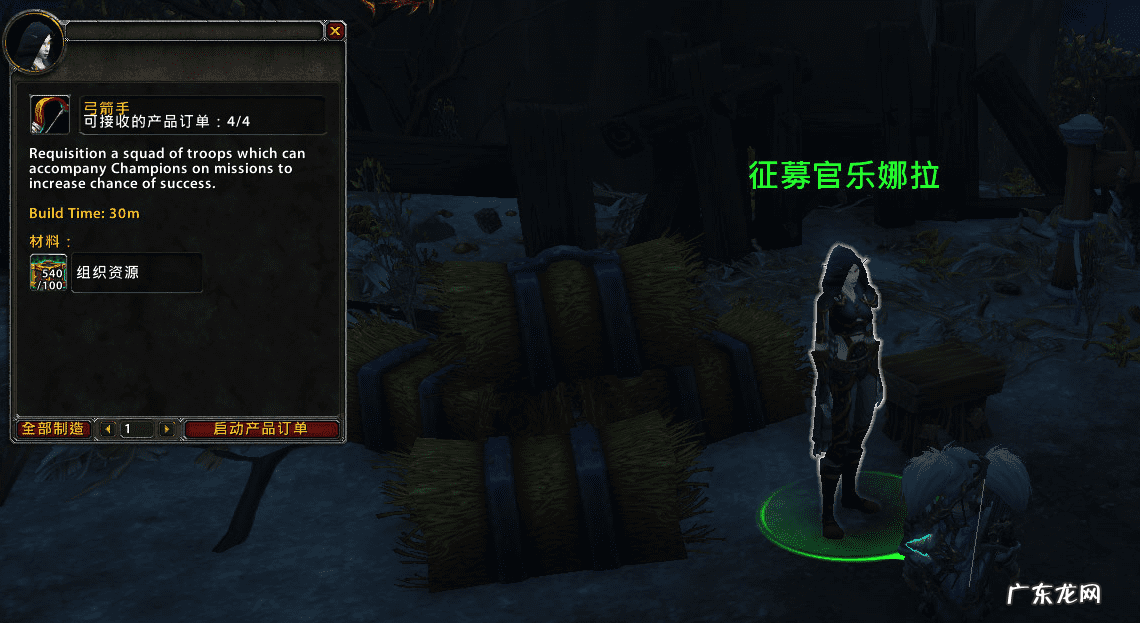
Task: Increase order quantity with the right arrow
Action: coord(166,429)
